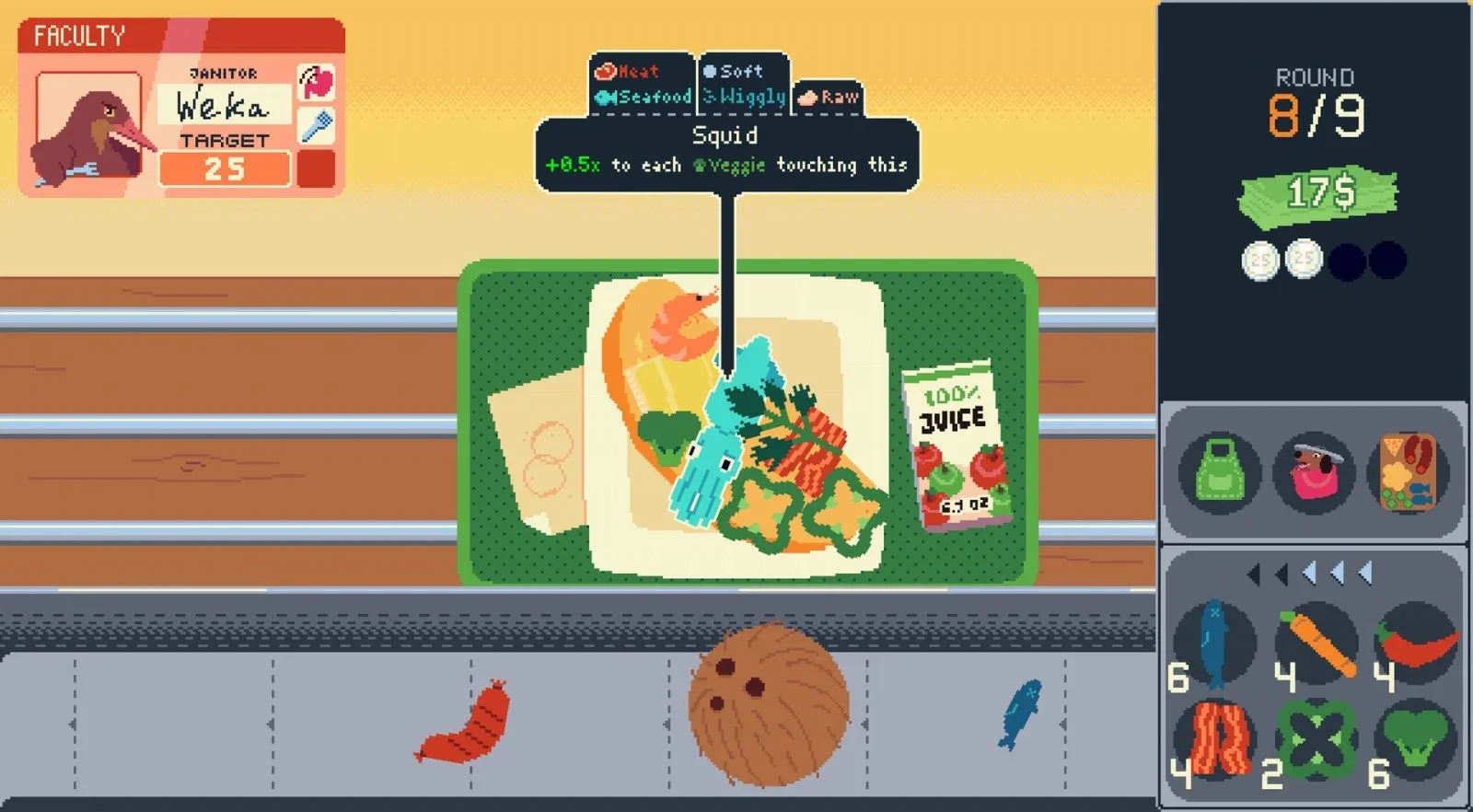
Task: Click a light blue left arrow
Action: tap(1311, 572)
